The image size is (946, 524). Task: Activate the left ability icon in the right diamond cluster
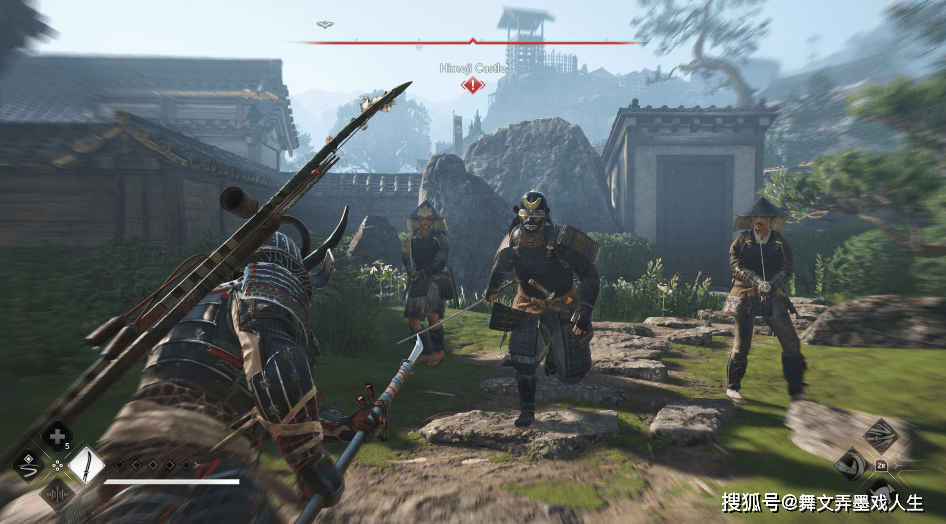click(851, 463)
